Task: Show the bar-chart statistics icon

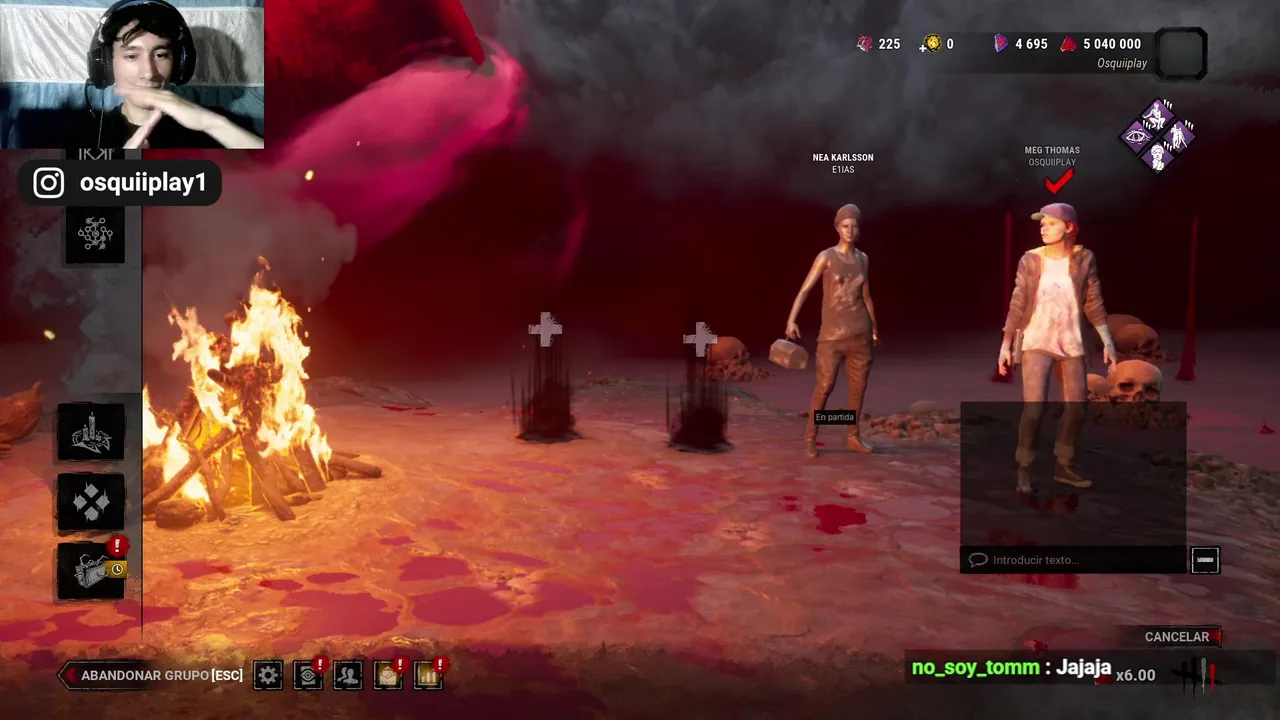Action: pos(428,676)
